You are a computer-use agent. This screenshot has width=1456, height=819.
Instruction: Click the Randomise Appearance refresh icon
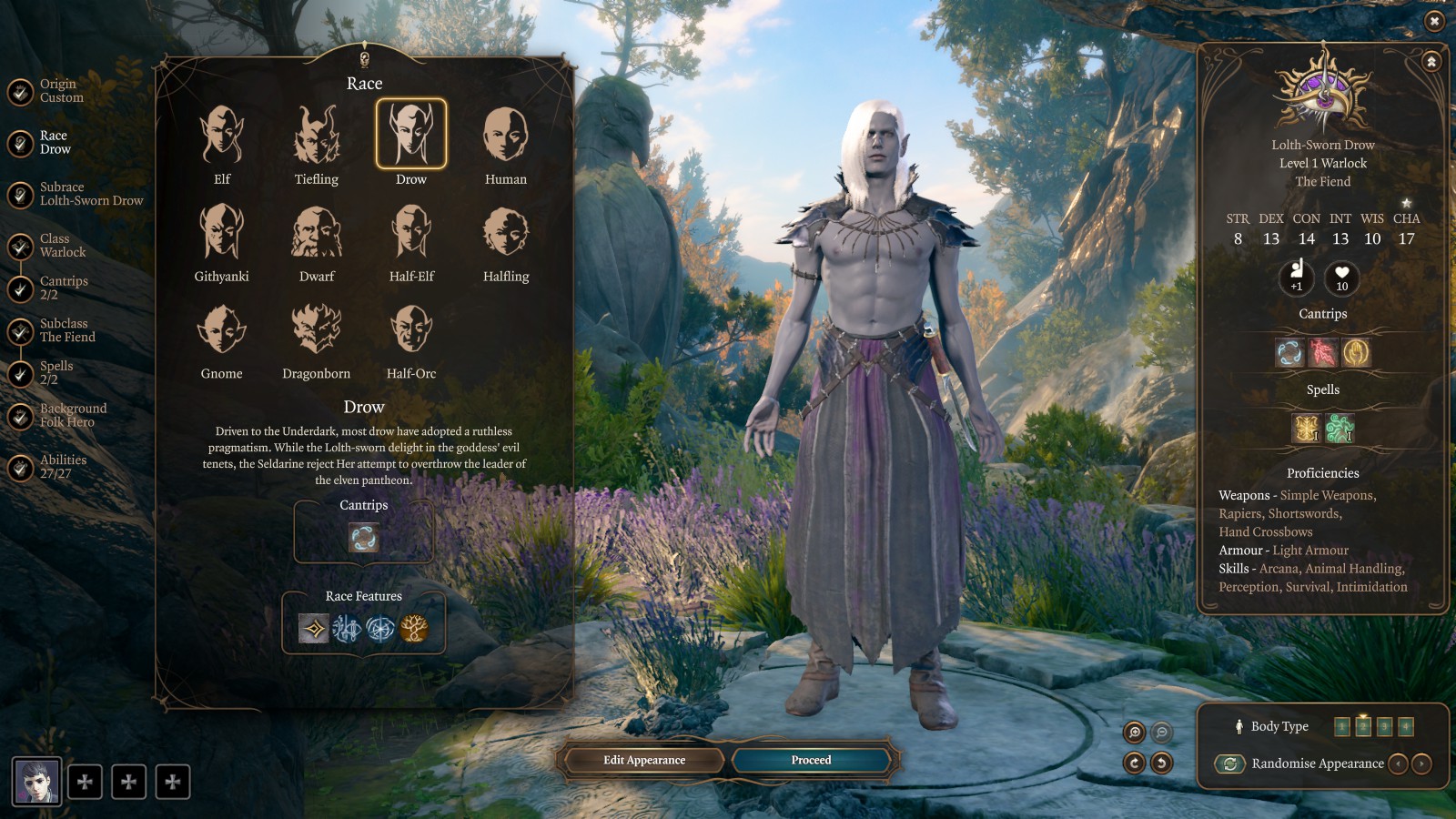1230,764
